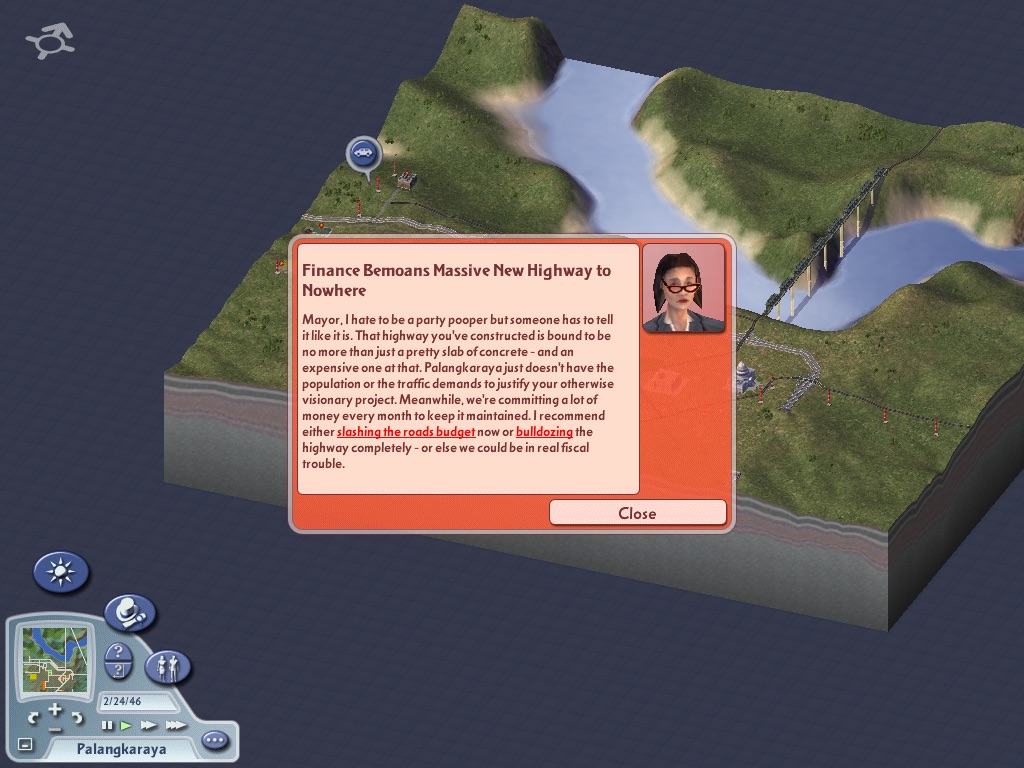
Task: Set simulation to triple-arrow fastest speed
Action: (x=175, y=725)
